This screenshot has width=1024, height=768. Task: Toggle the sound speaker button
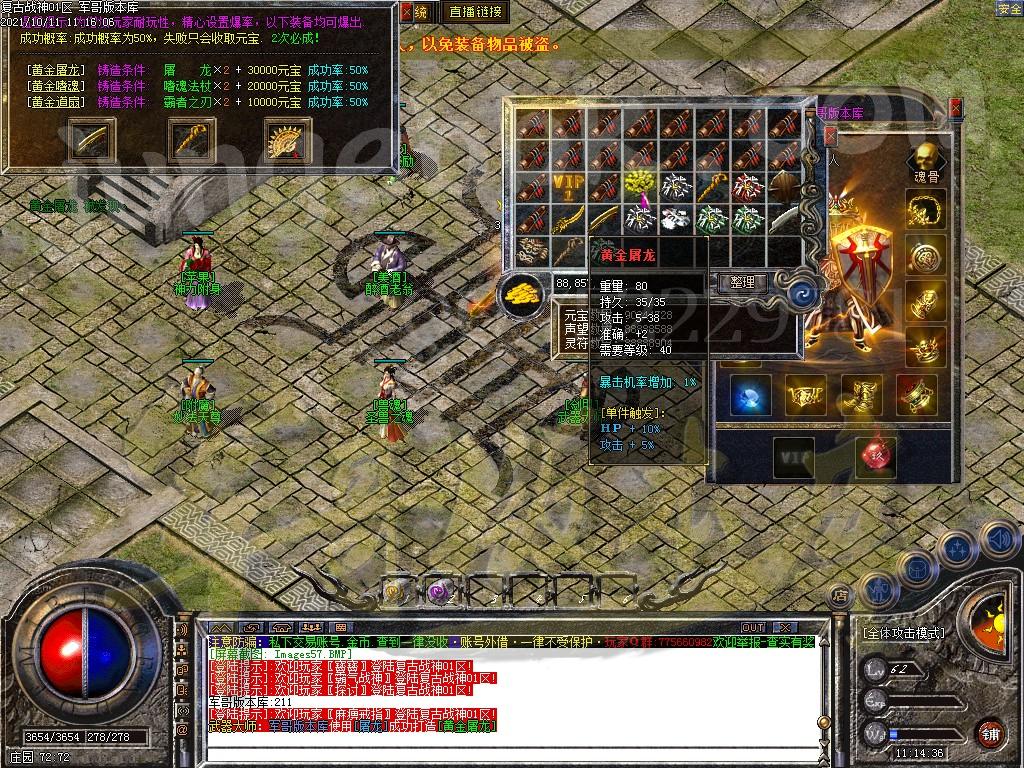click(998, 540)
